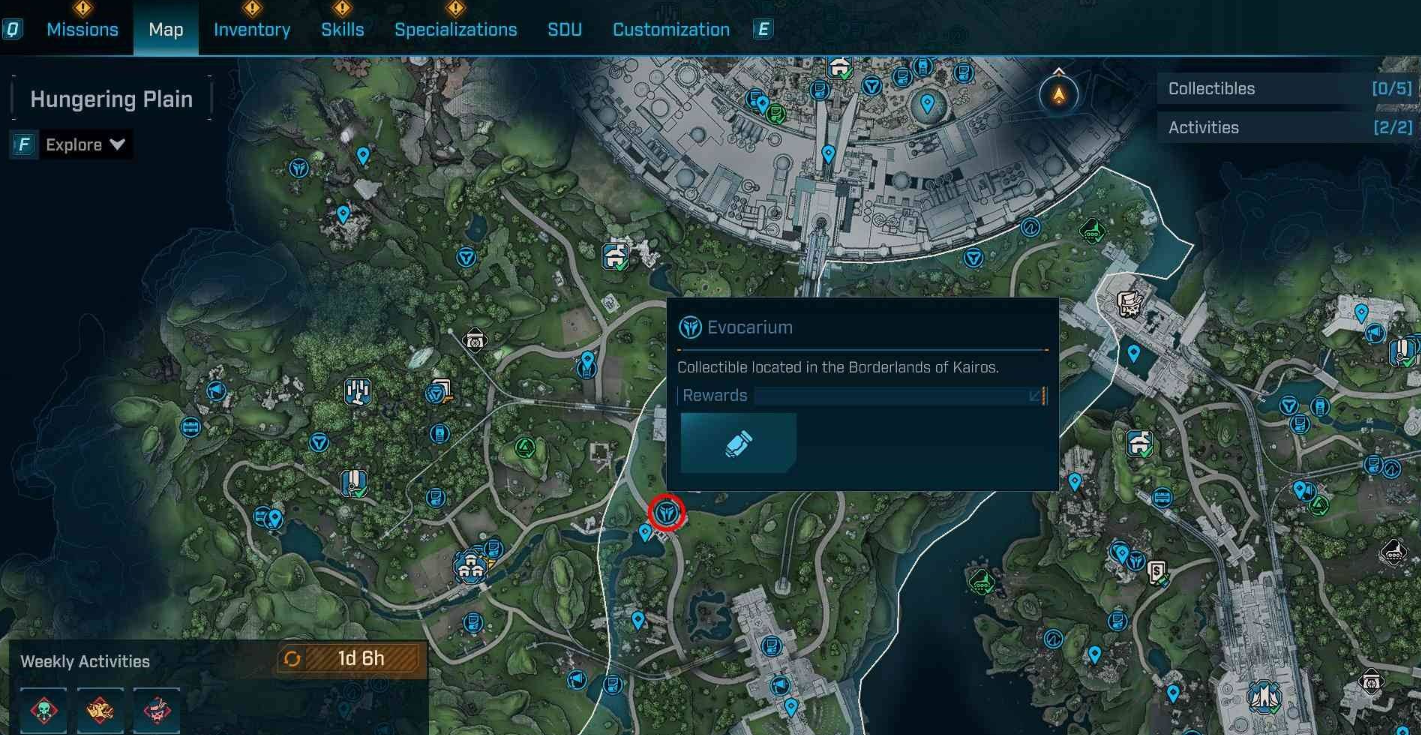
Task: Open the Customization tab
Action: (671, 30)
